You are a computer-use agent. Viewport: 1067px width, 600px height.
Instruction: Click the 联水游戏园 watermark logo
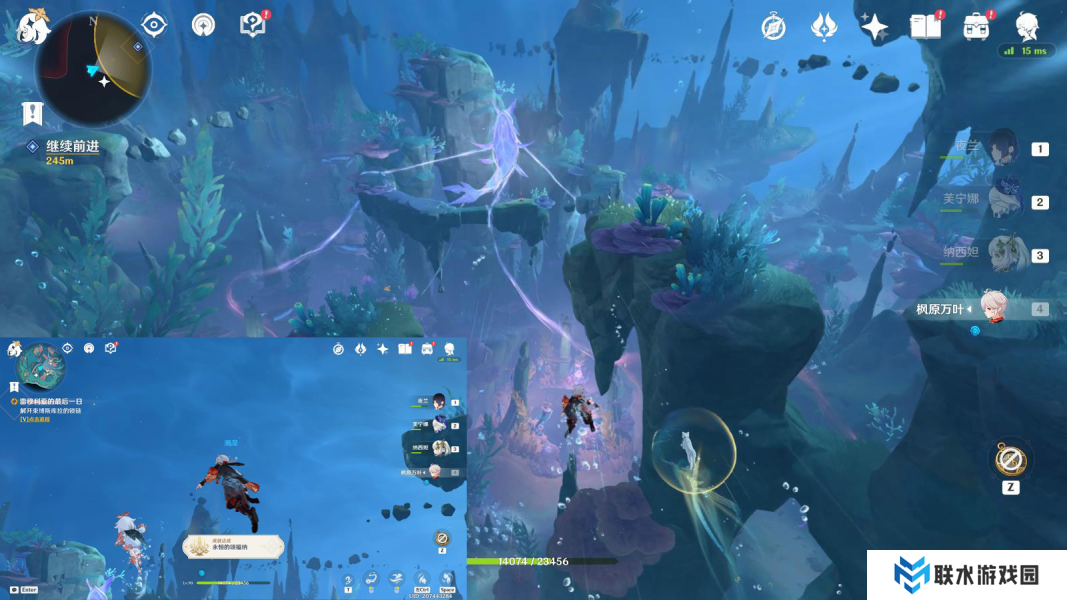(966, 575)
